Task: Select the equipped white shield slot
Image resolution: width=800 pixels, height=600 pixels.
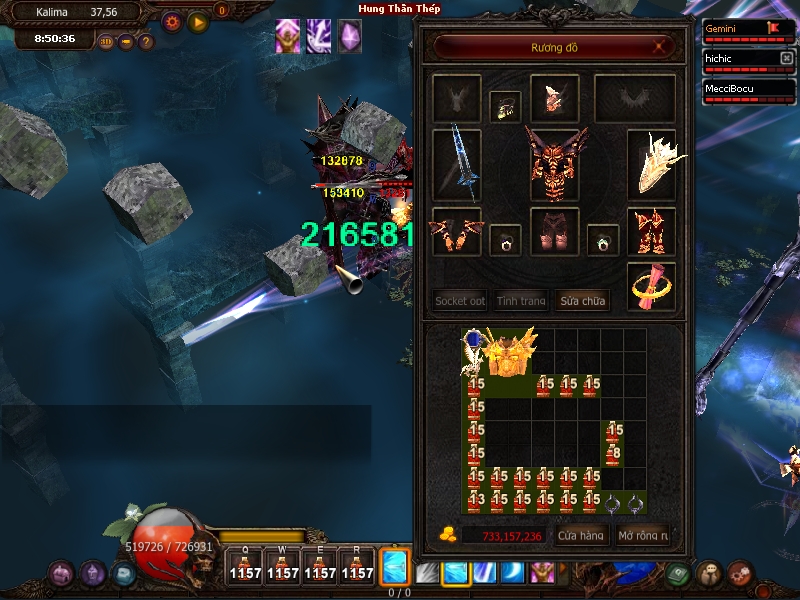Action: tap(652, 164)
